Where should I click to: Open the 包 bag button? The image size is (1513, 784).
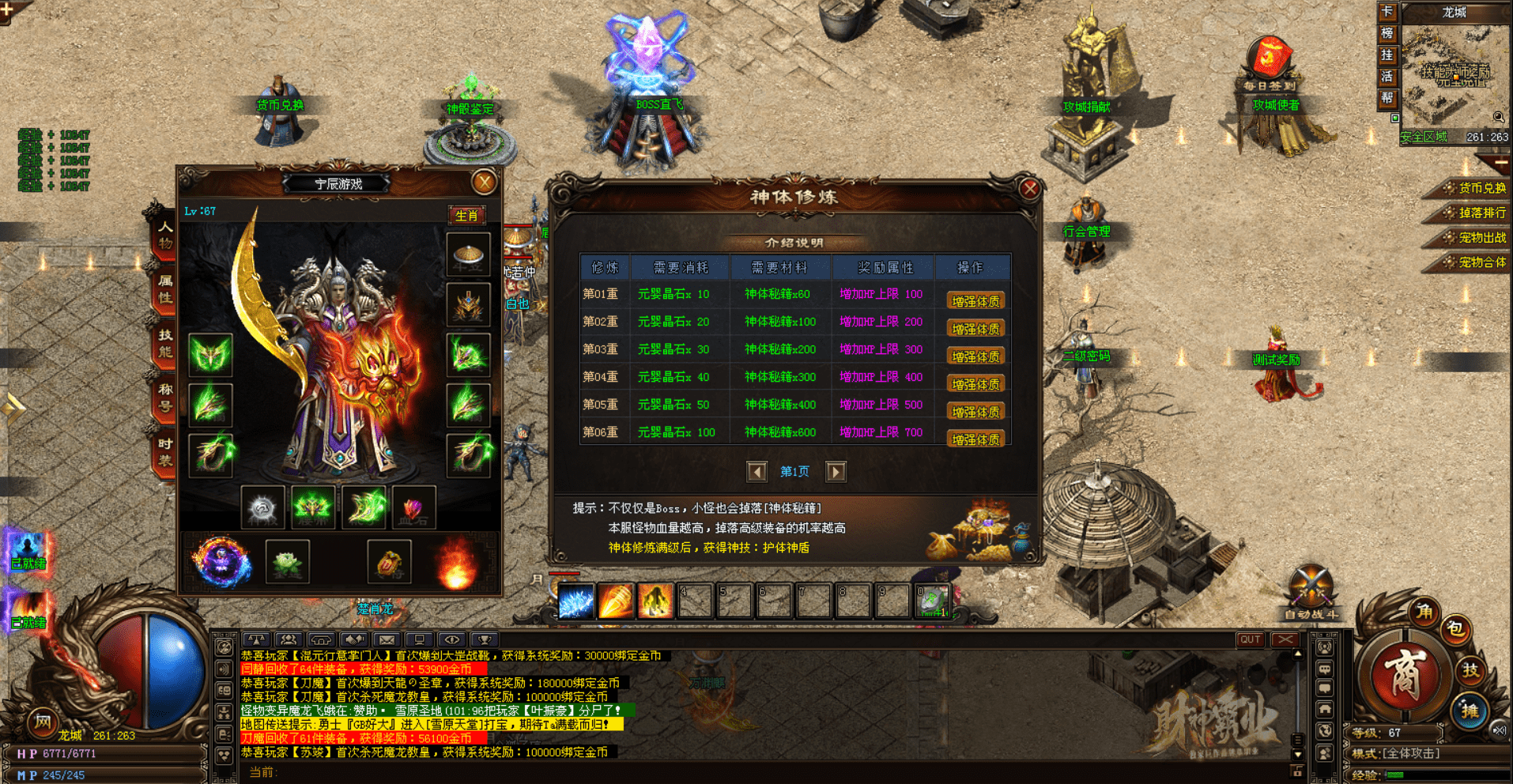tap(1455, 628)
